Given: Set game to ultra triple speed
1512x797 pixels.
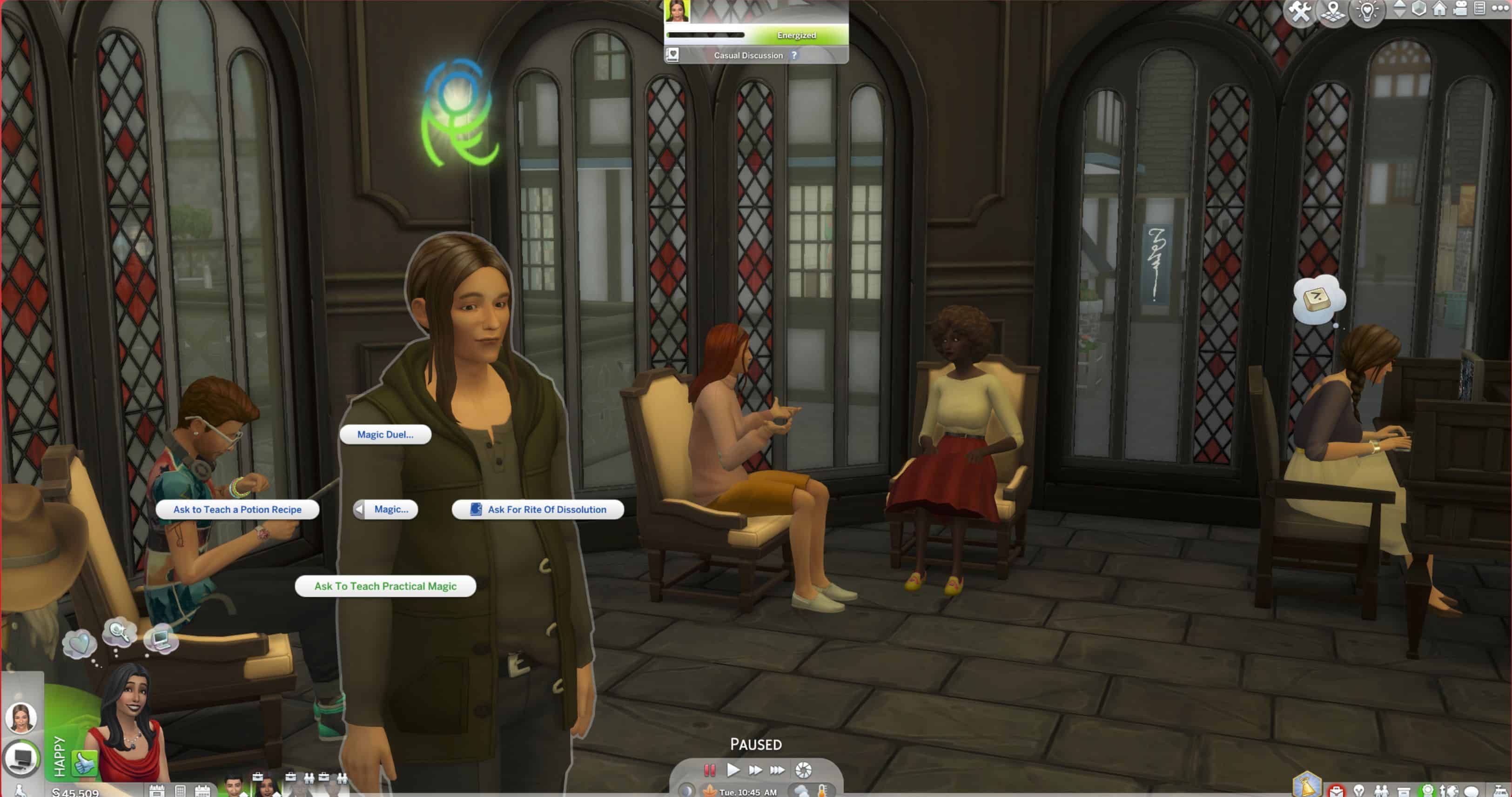Looking at the screenshot, I should pos(777,770).
